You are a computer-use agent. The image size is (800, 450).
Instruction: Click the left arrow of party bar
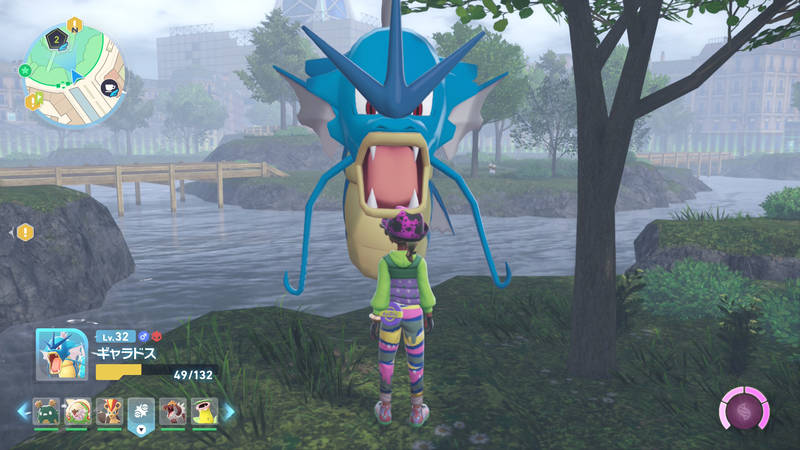pyautogui.click(x=22, y=411)
